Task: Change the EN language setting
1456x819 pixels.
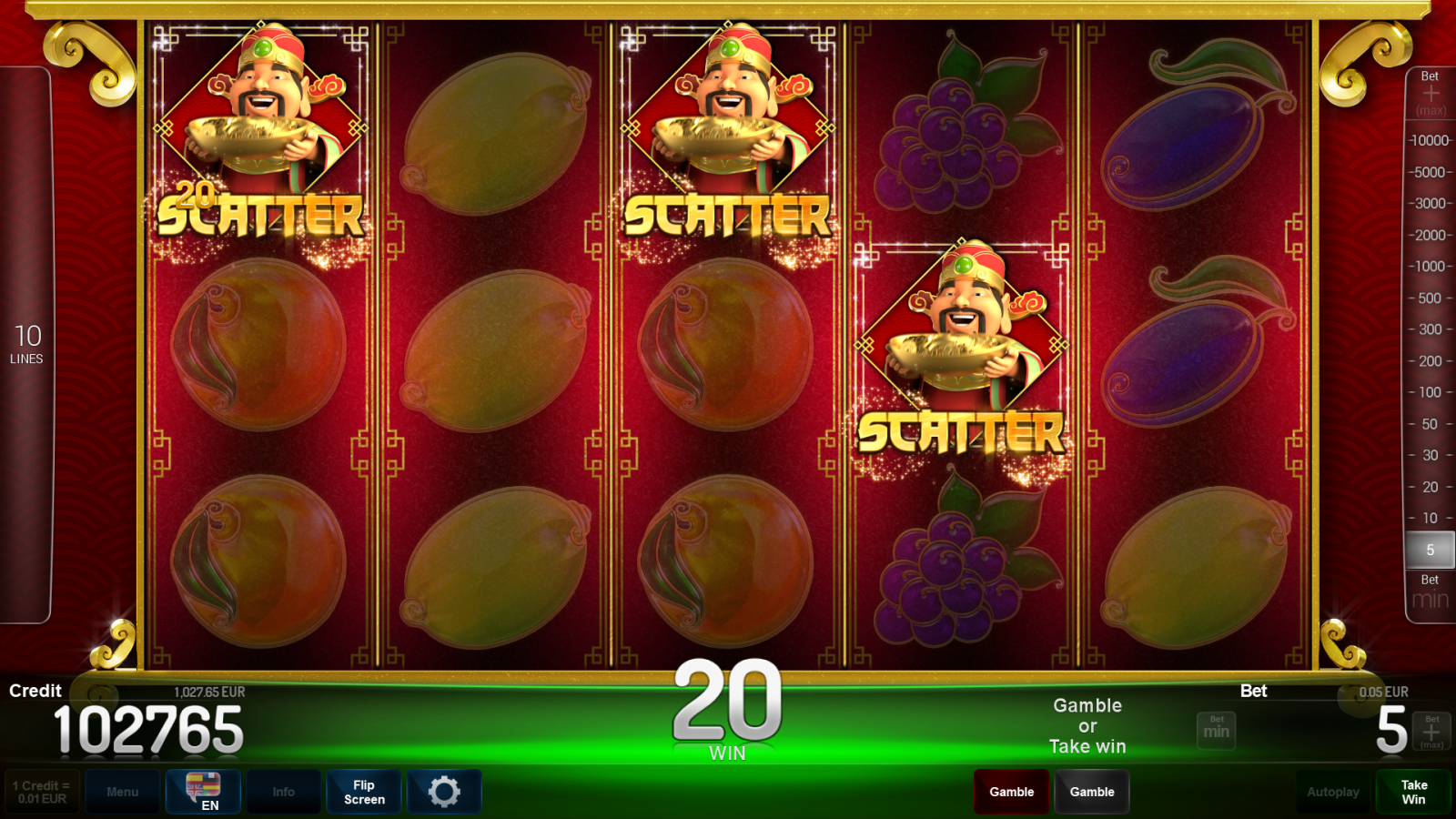Action: click(203, 792)
